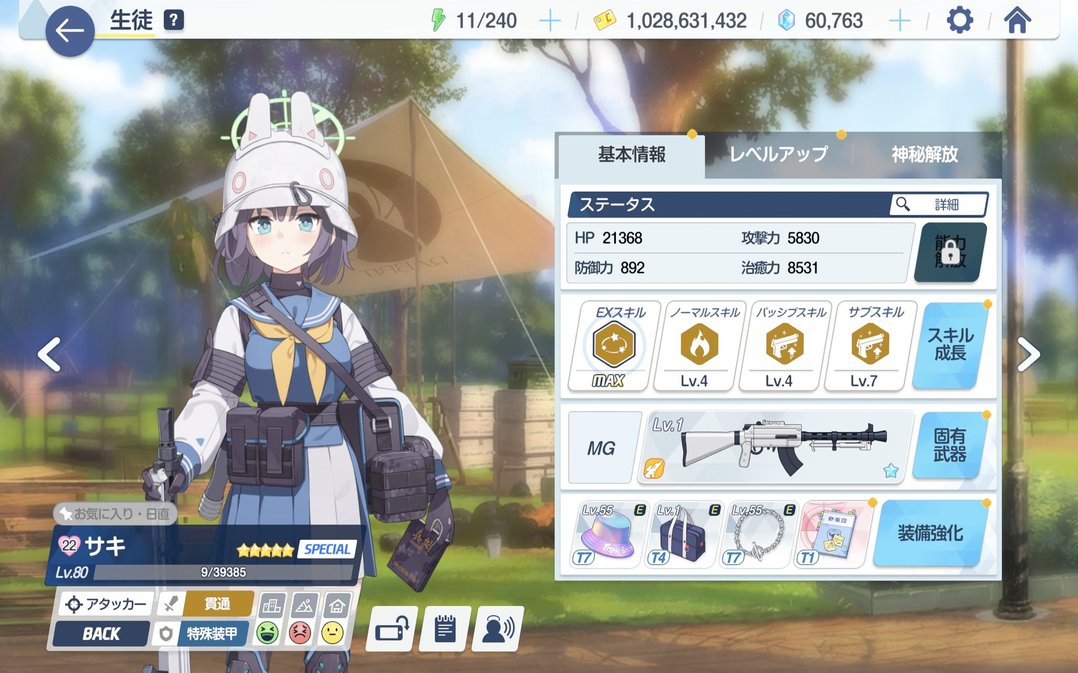Select the EX skill icon
Screen dimensions: 1078x673
(x=608, y=346)
